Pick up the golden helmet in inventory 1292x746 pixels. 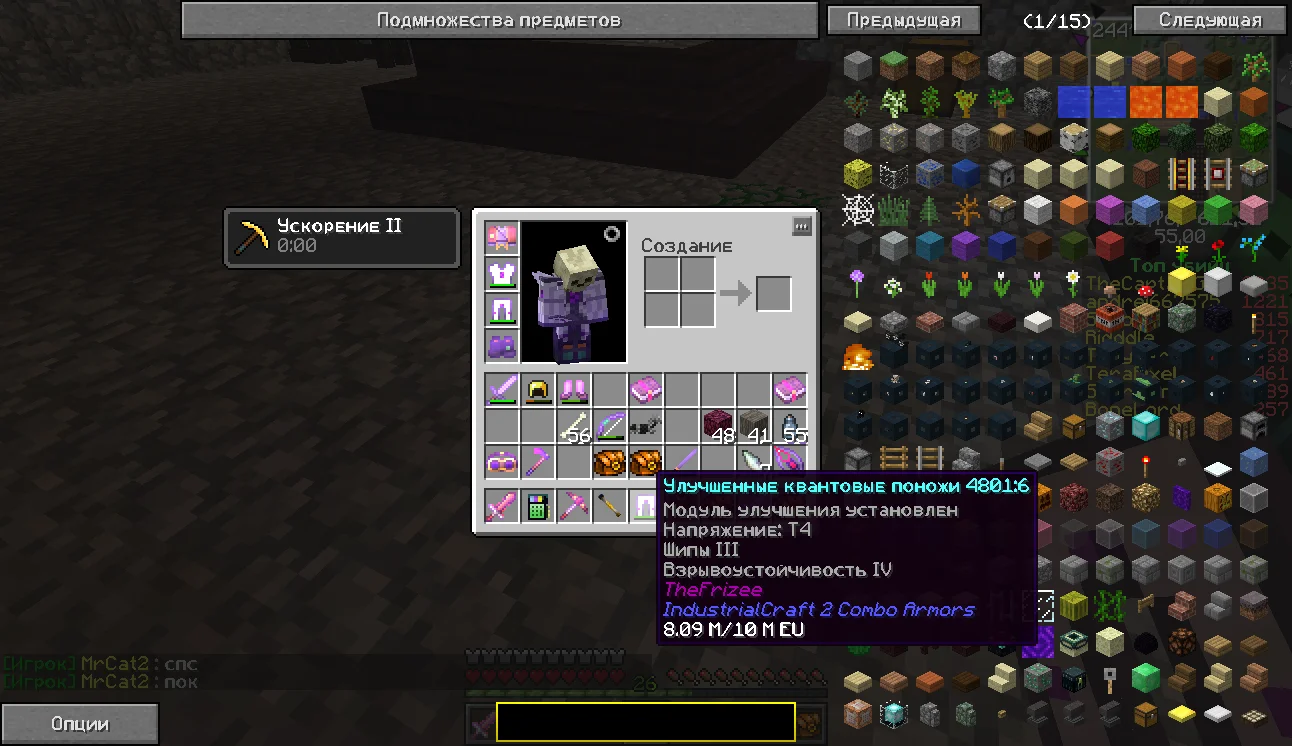[x=538, y=390]
